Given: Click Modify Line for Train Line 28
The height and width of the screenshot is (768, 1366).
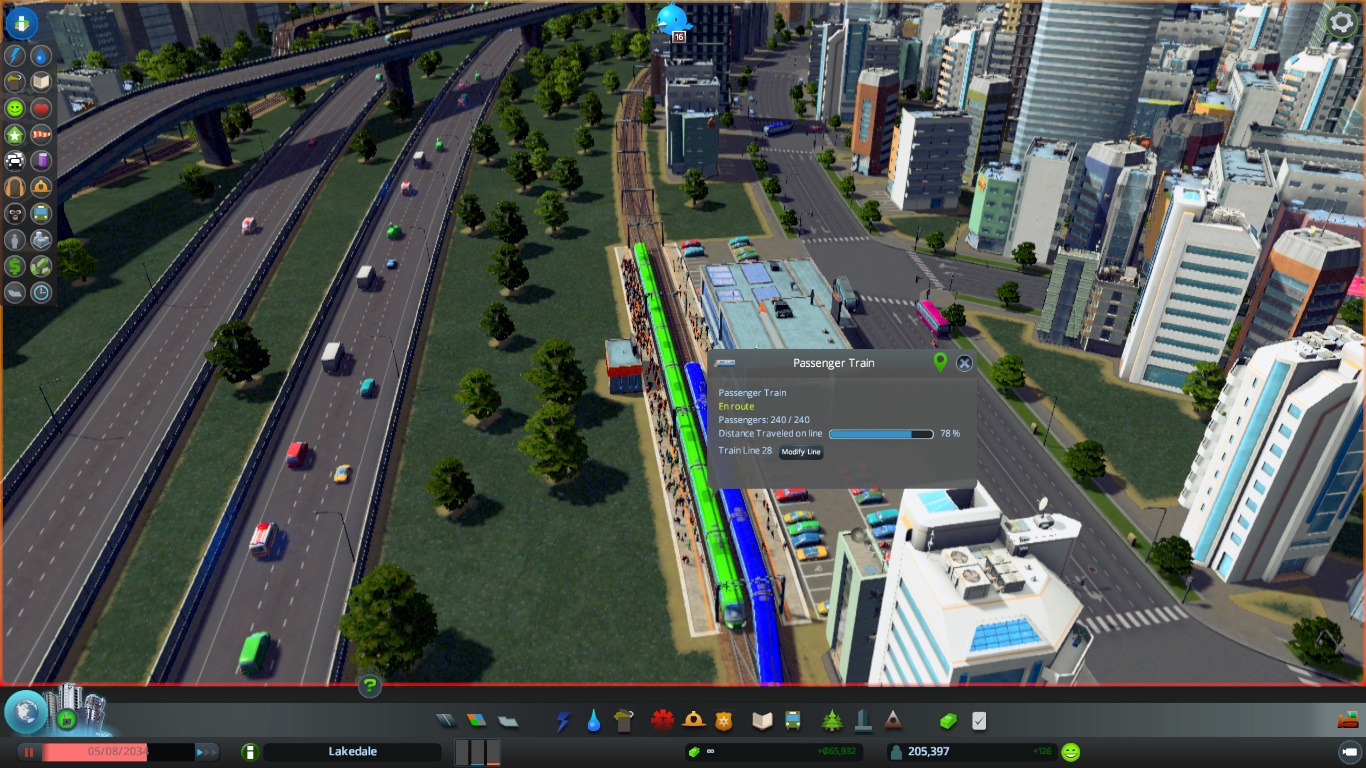Looking at the screenshot, I should (800, 452).
